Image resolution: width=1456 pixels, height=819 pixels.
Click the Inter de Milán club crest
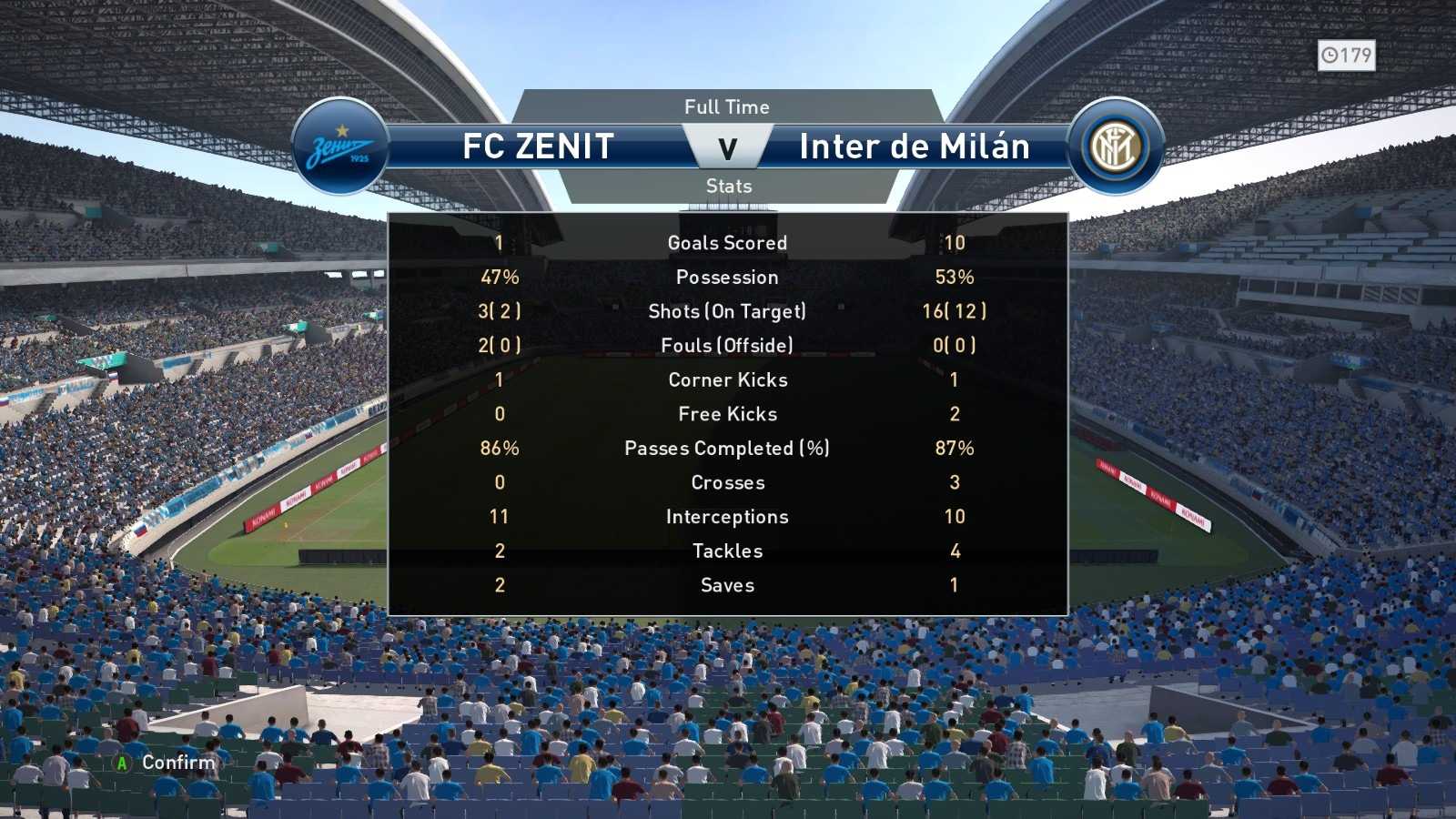pyautogui.click(x=1117, y=144)
